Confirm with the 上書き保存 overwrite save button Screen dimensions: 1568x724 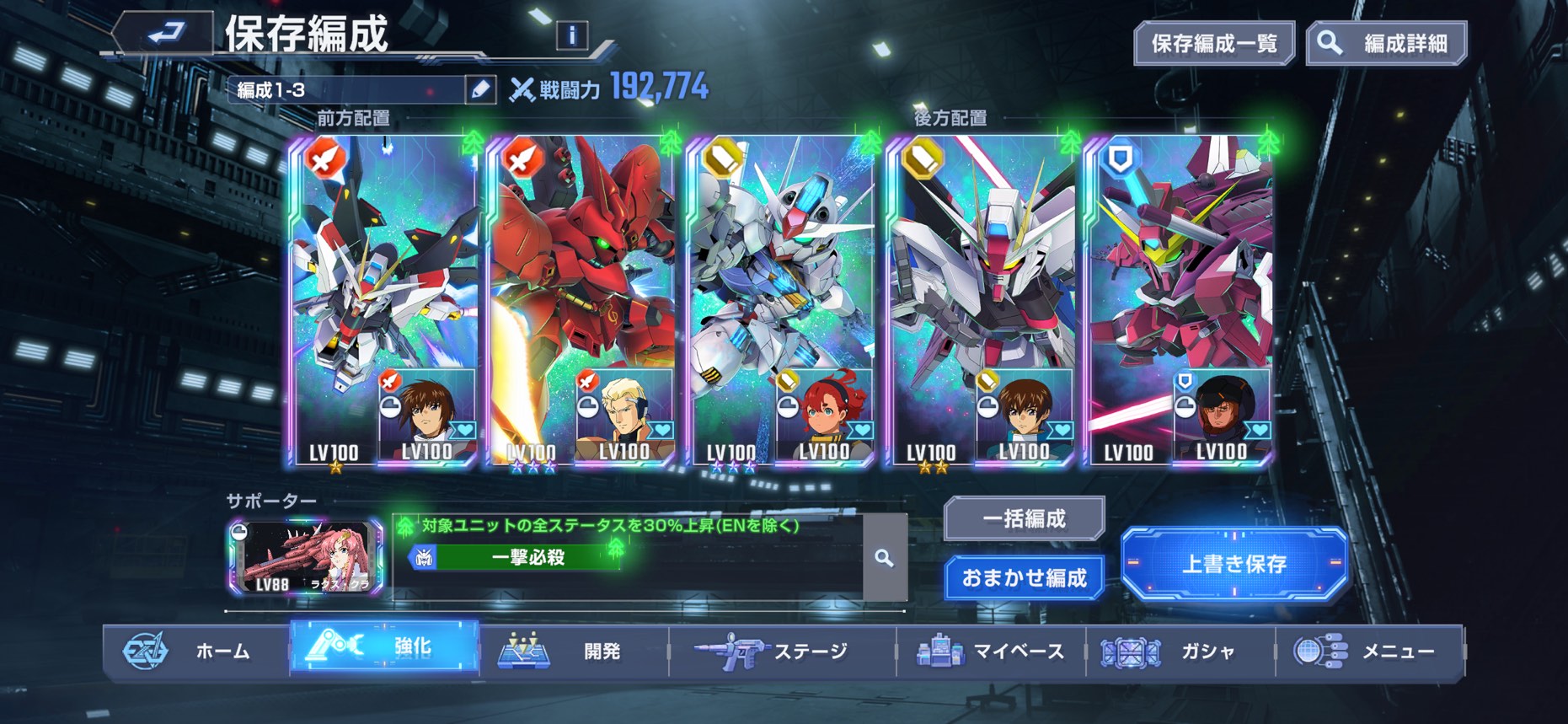(x=1234, y=563)
